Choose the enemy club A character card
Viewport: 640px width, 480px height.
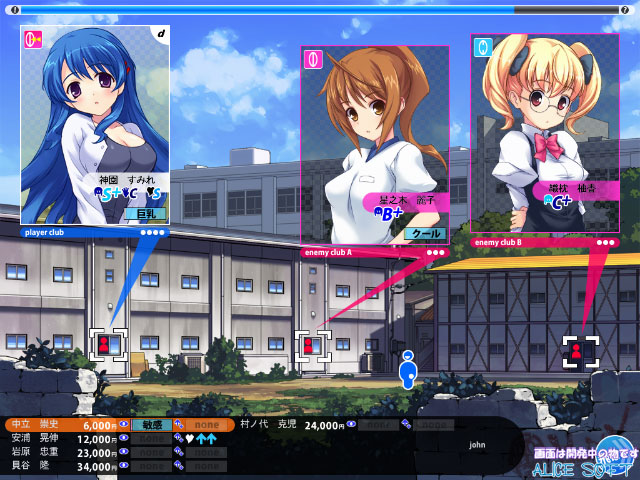pos(374,140)
